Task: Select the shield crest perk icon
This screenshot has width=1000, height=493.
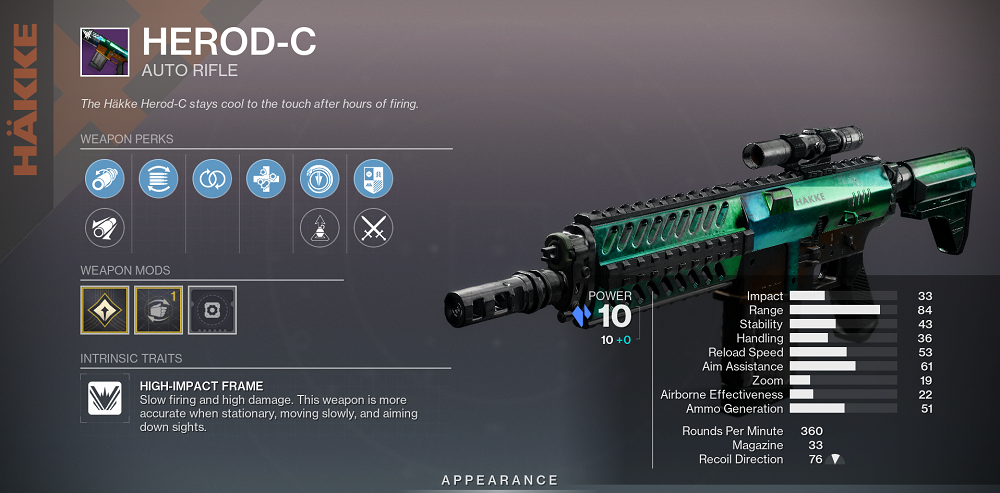Action: [x=373, y=179]
